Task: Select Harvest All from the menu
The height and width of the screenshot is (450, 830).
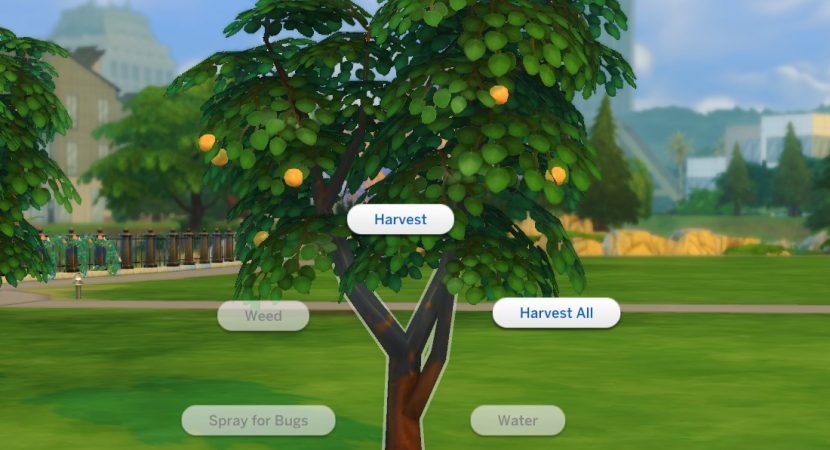Action: pos(556,313)
